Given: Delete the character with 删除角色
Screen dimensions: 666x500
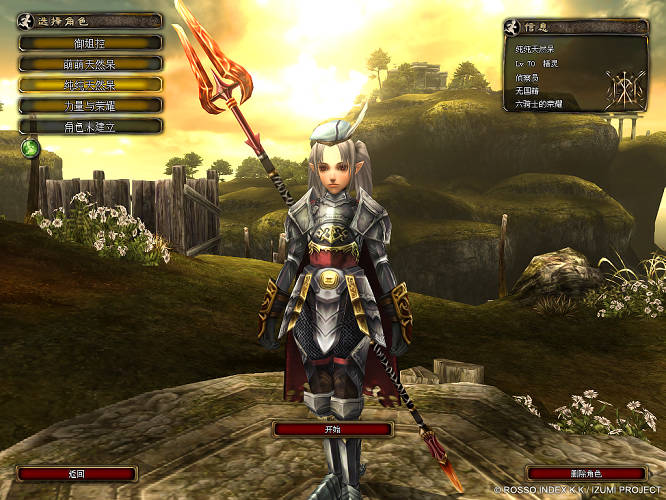Looking at the screenshot, I should [587, 473].
